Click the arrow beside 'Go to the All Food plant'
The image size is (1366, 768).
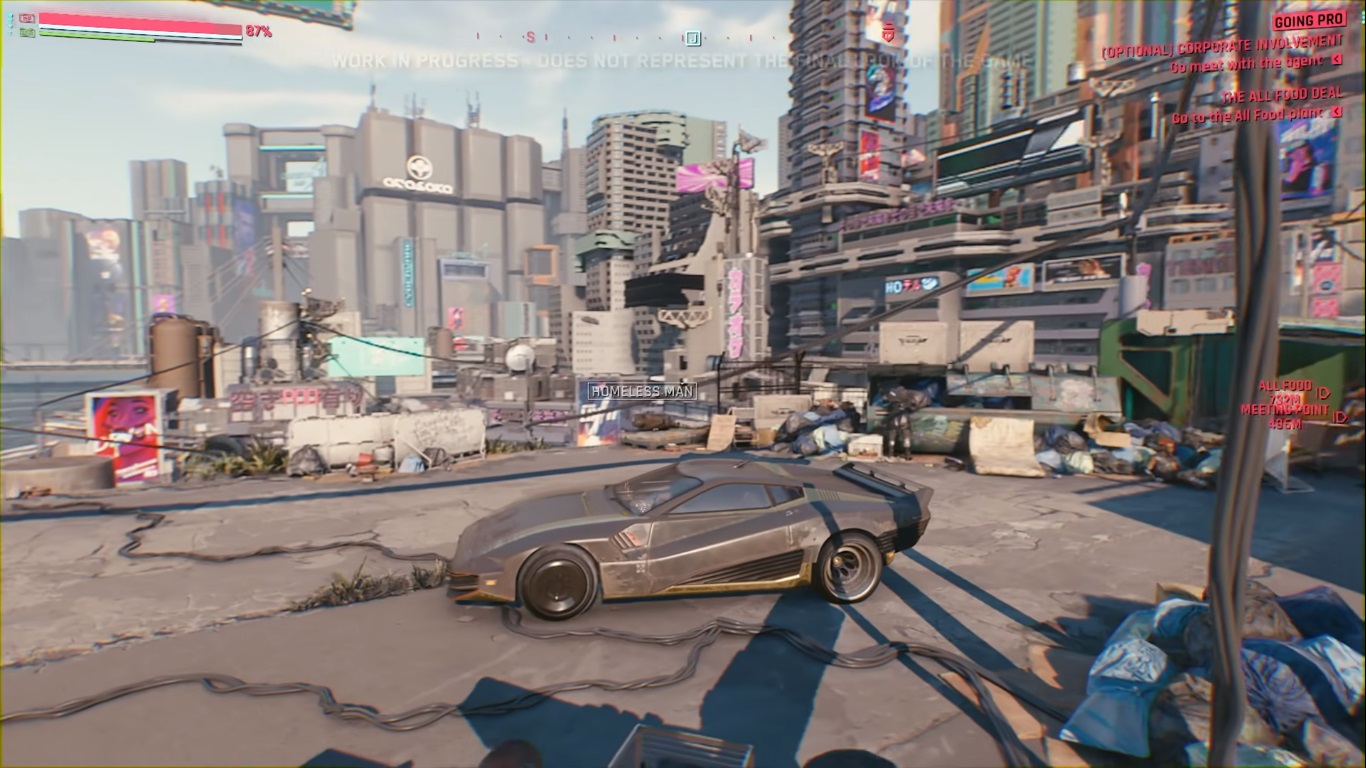coord(1337,113)
